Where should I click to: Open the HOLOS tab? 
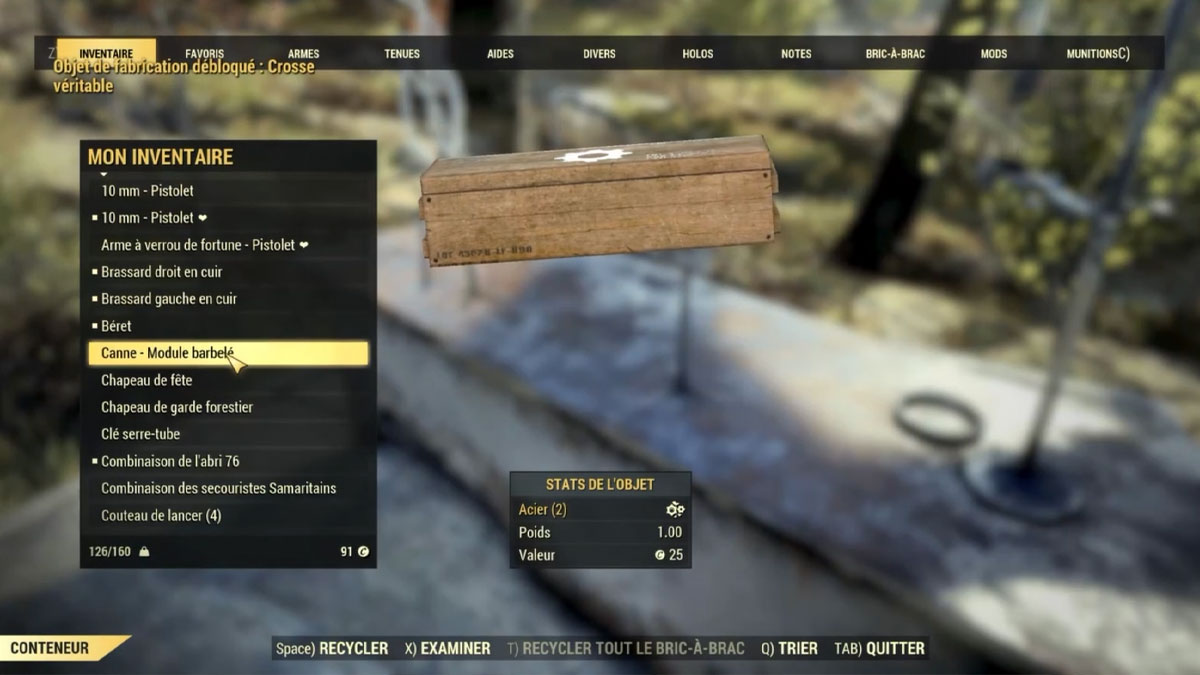[x=698, y=54]
